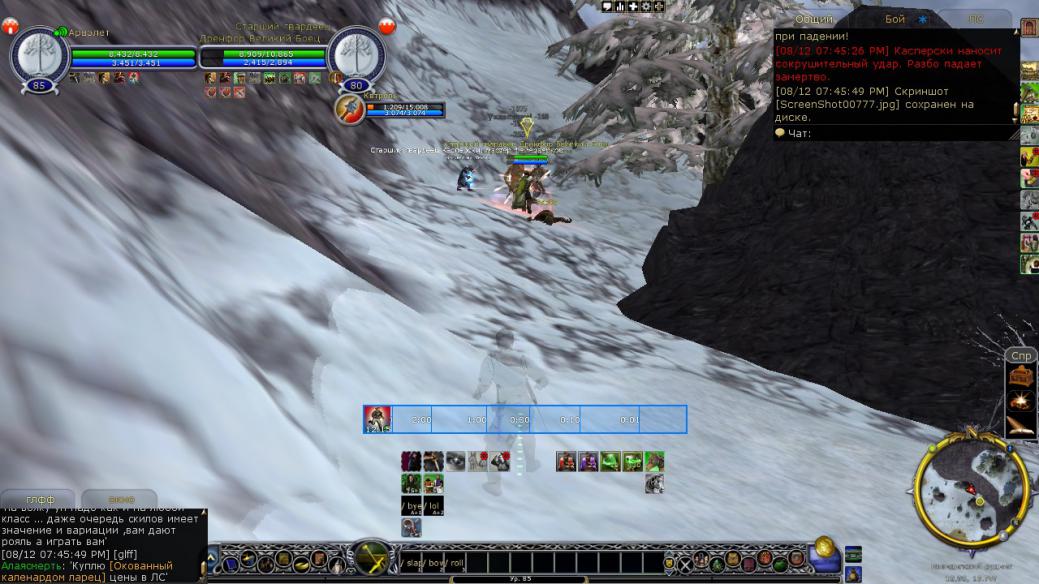
Task: Open the Бой combat chat tab
Action: 894,19
